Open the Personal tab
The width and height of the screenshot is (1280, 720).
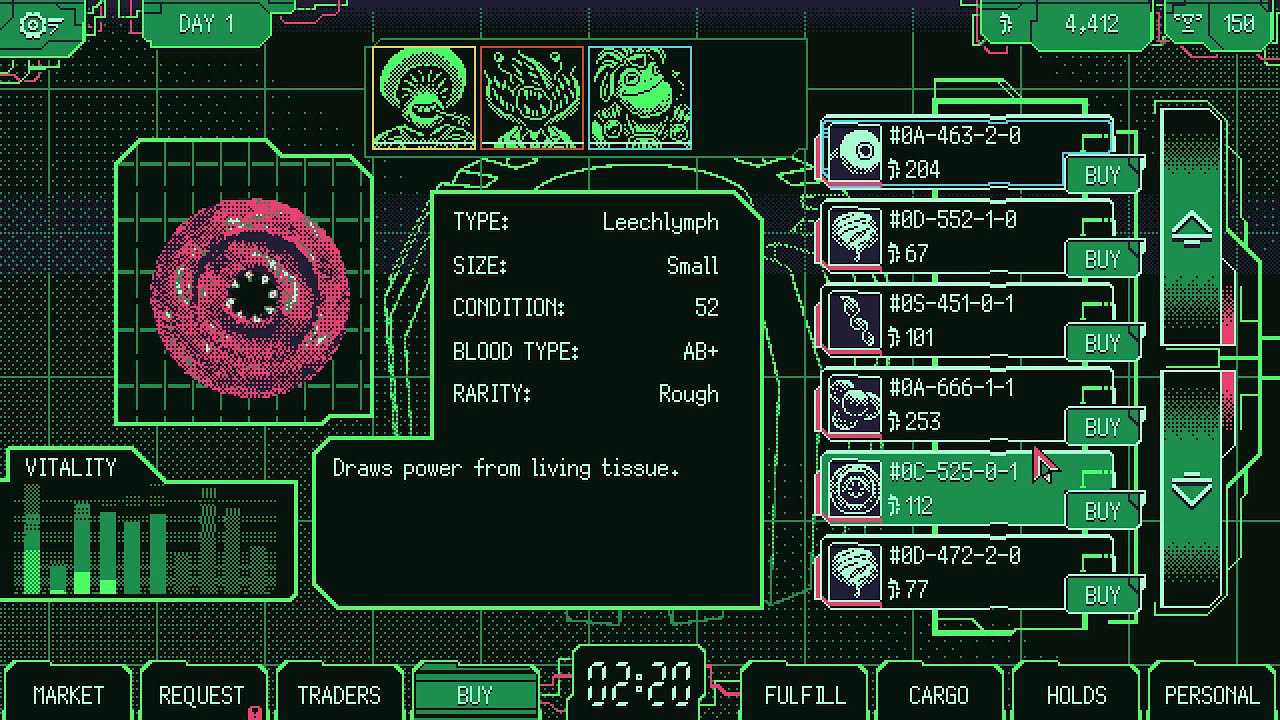coord(1212,695)
